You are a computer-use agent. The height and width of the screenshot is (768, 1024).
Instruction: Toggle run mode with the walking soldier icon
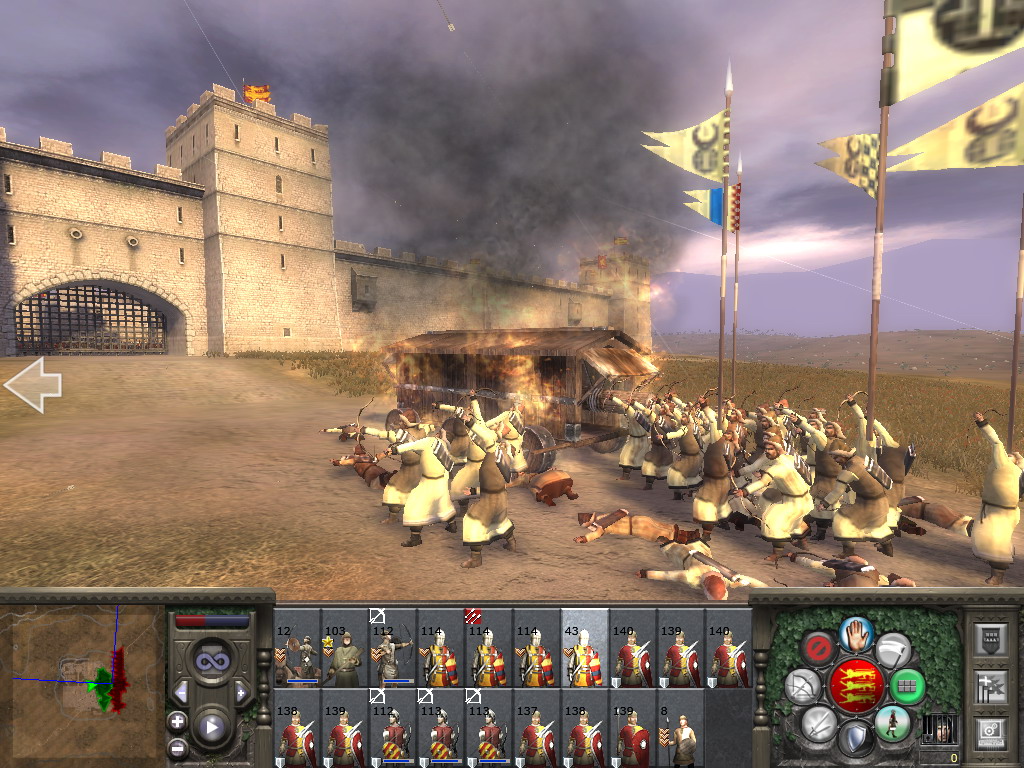tap(892, 723)
